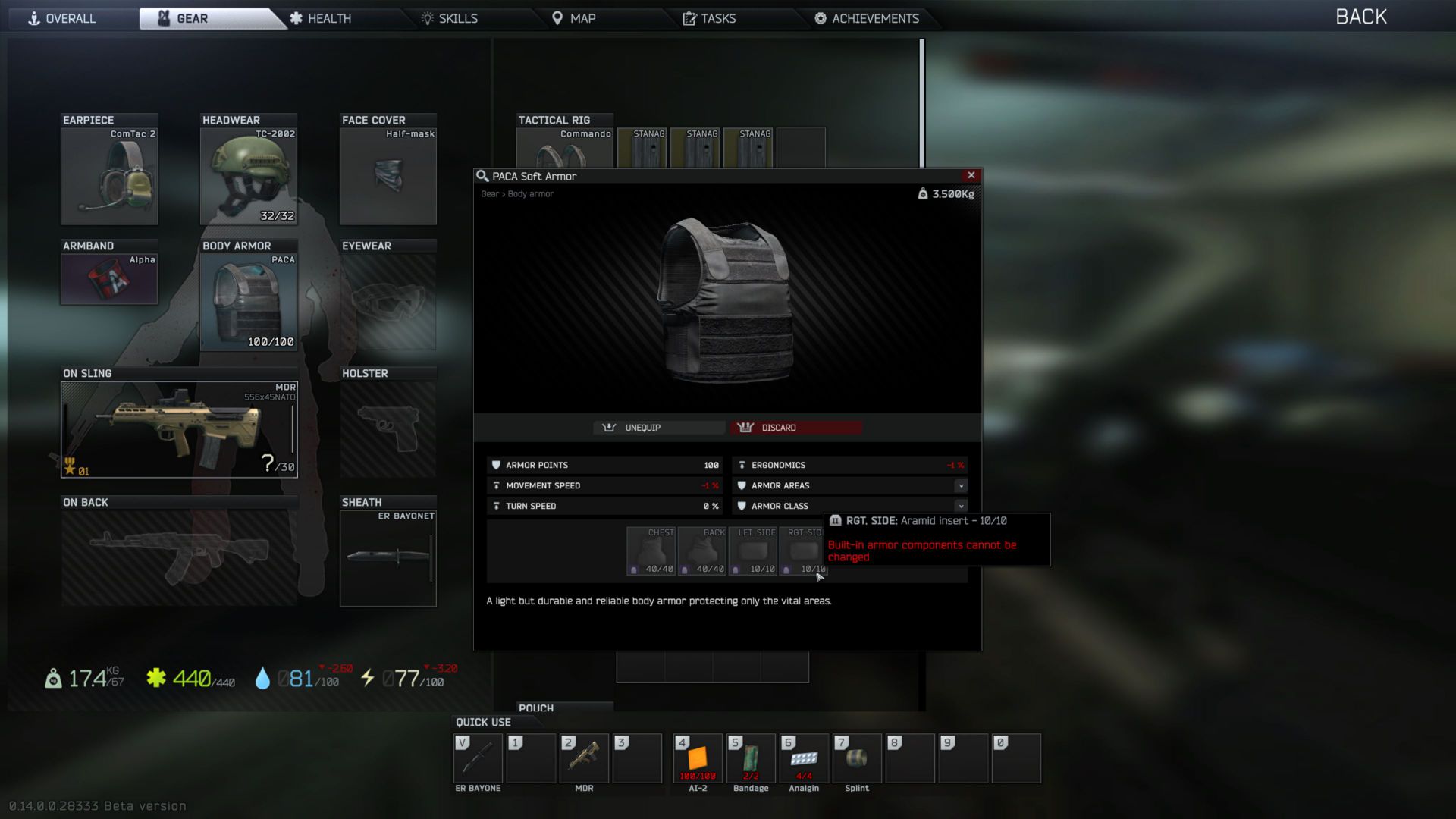Viewport: 1456px width, 819px height.
Task: Click the Back button
Action: click(1360, 17)
